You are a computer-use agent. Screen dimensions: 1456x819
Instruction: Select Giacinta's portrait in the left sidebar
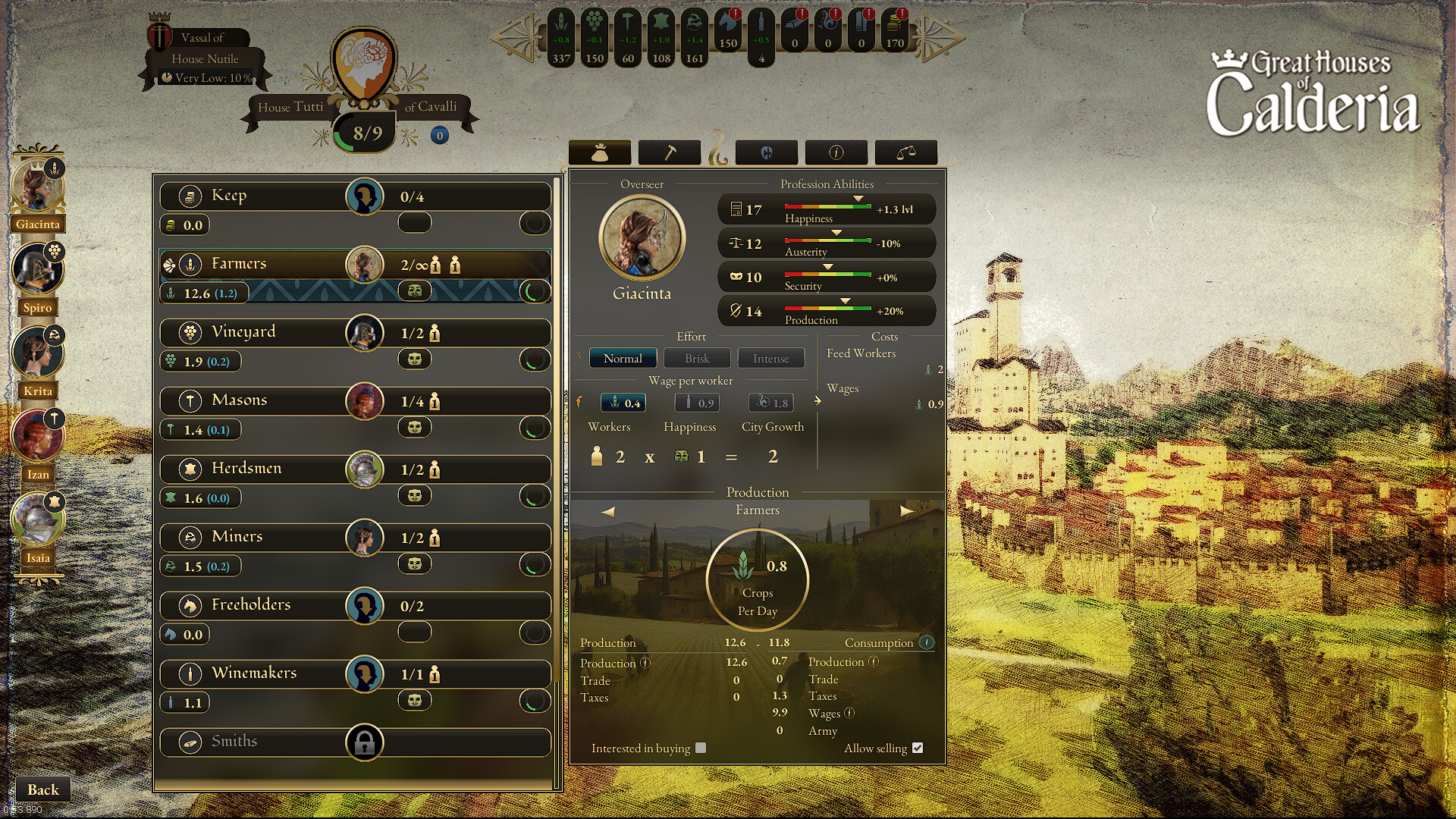(x=37, y=186)
